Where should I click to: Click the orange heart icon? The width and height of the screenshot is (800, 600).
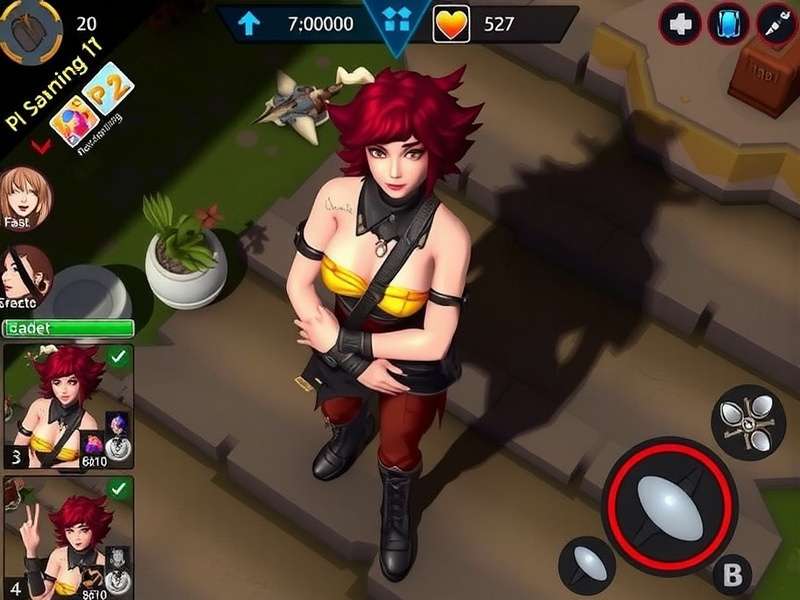point(451,24)
